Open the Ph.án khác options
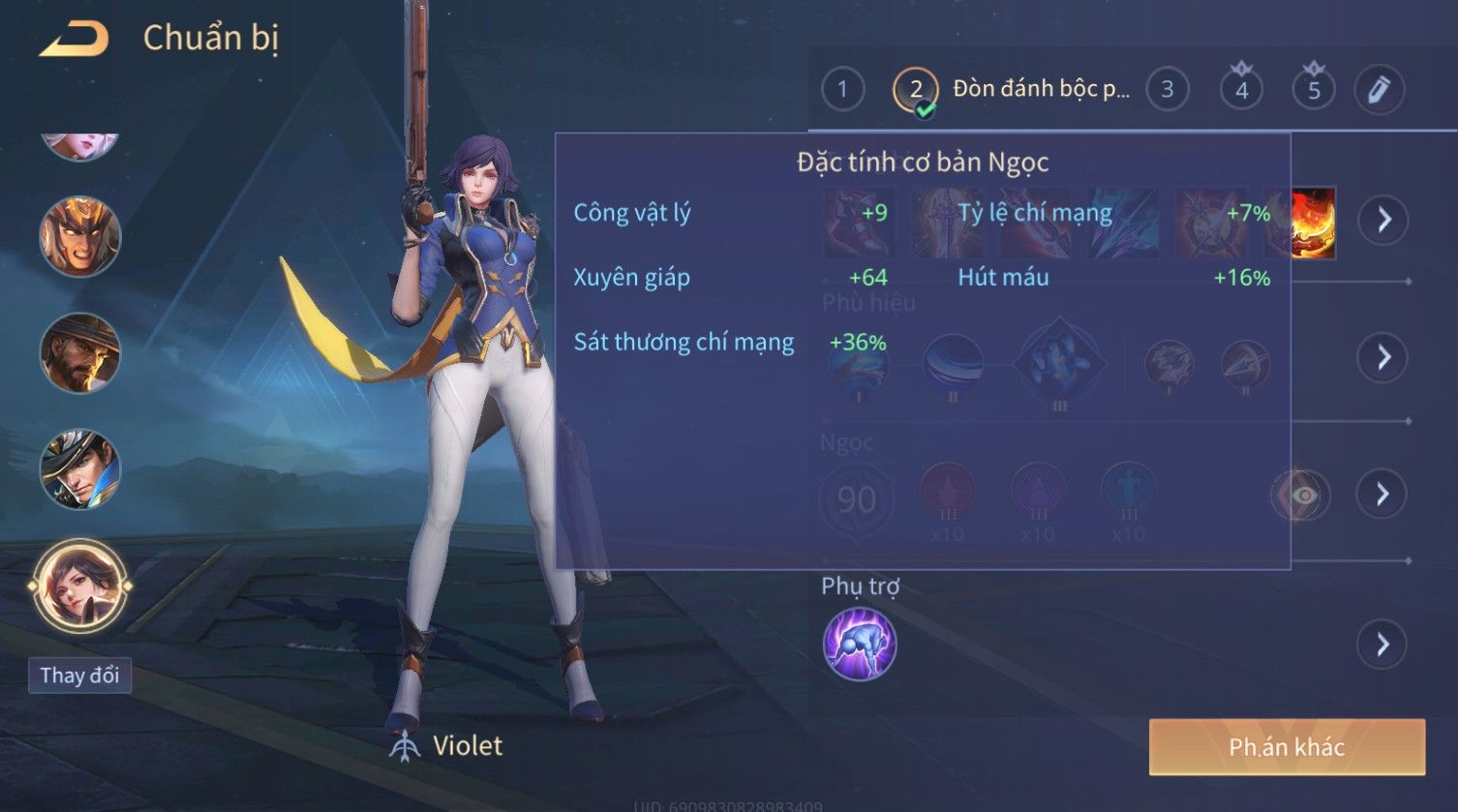This screenshot has height=812, width=1458. point(1287,747)
